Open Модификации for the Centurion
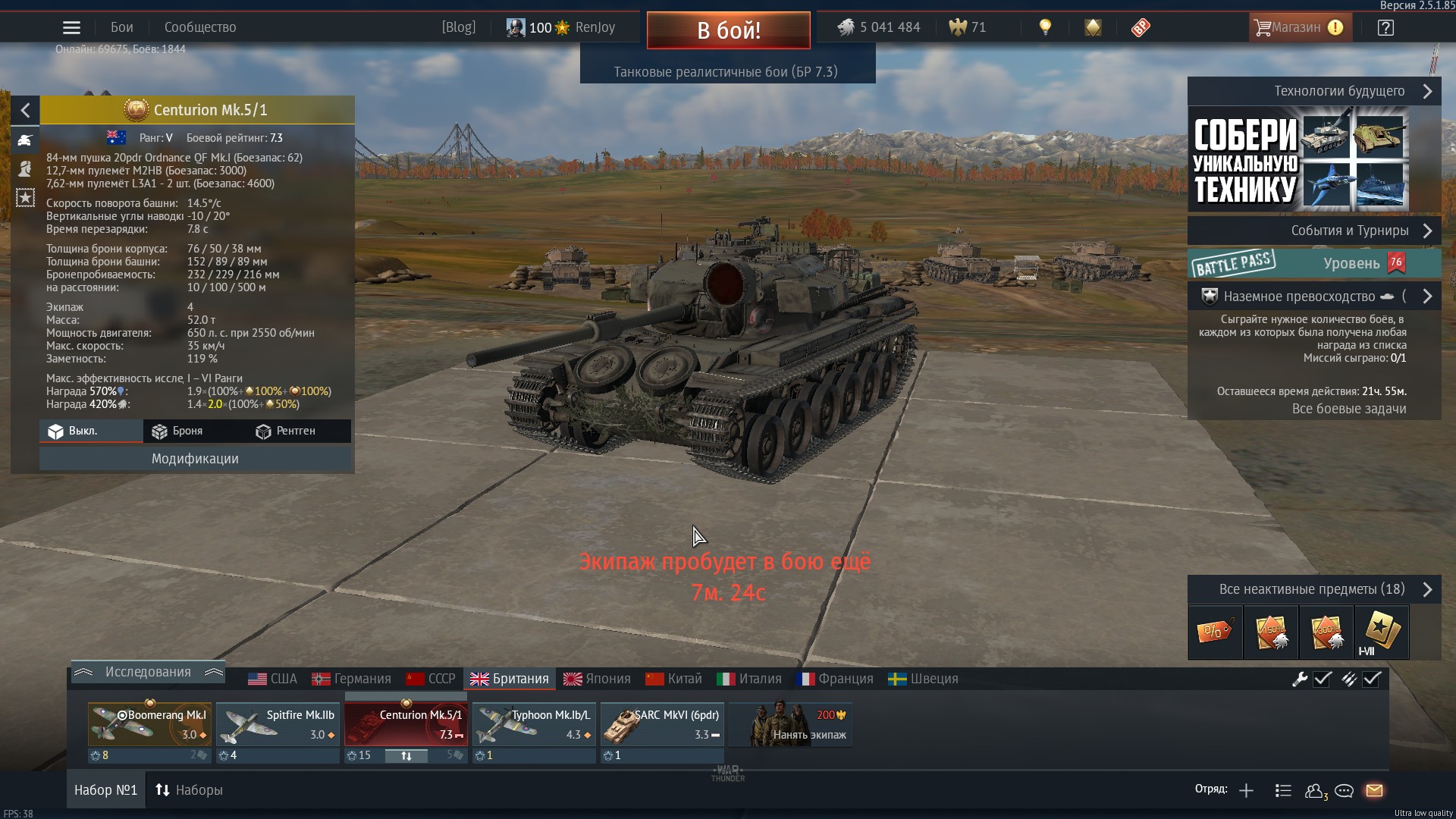This screenshot has width=1456, height=819. [195, 459]
